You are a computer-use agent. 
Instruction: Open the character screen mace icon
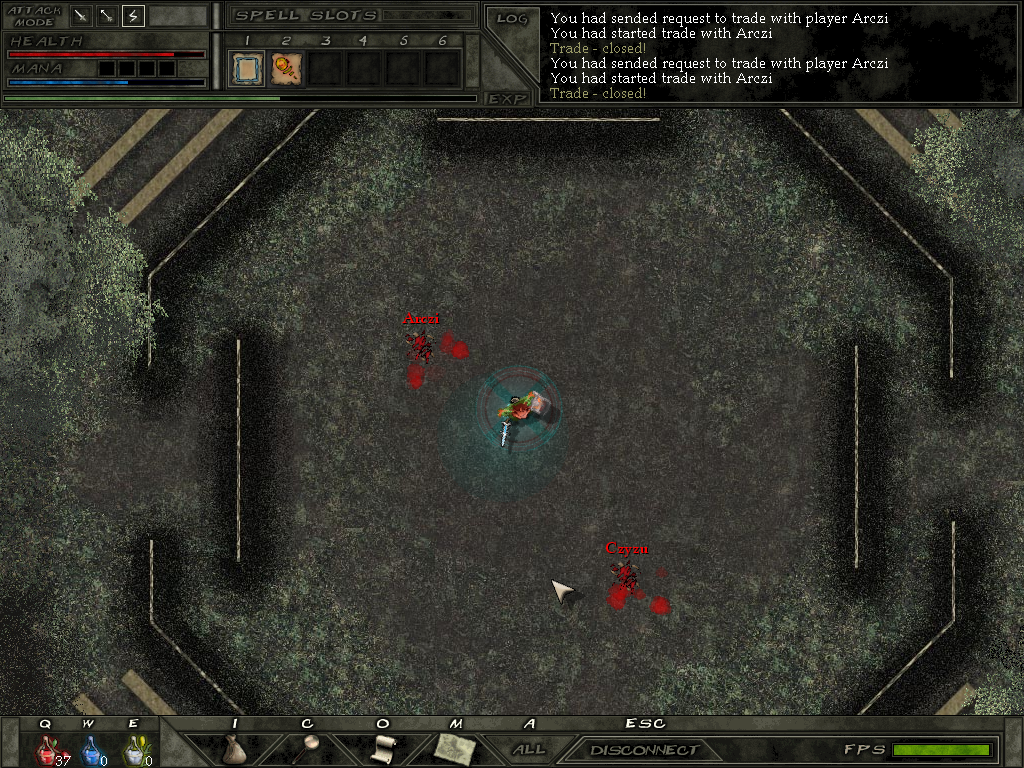tap(307, 750)
